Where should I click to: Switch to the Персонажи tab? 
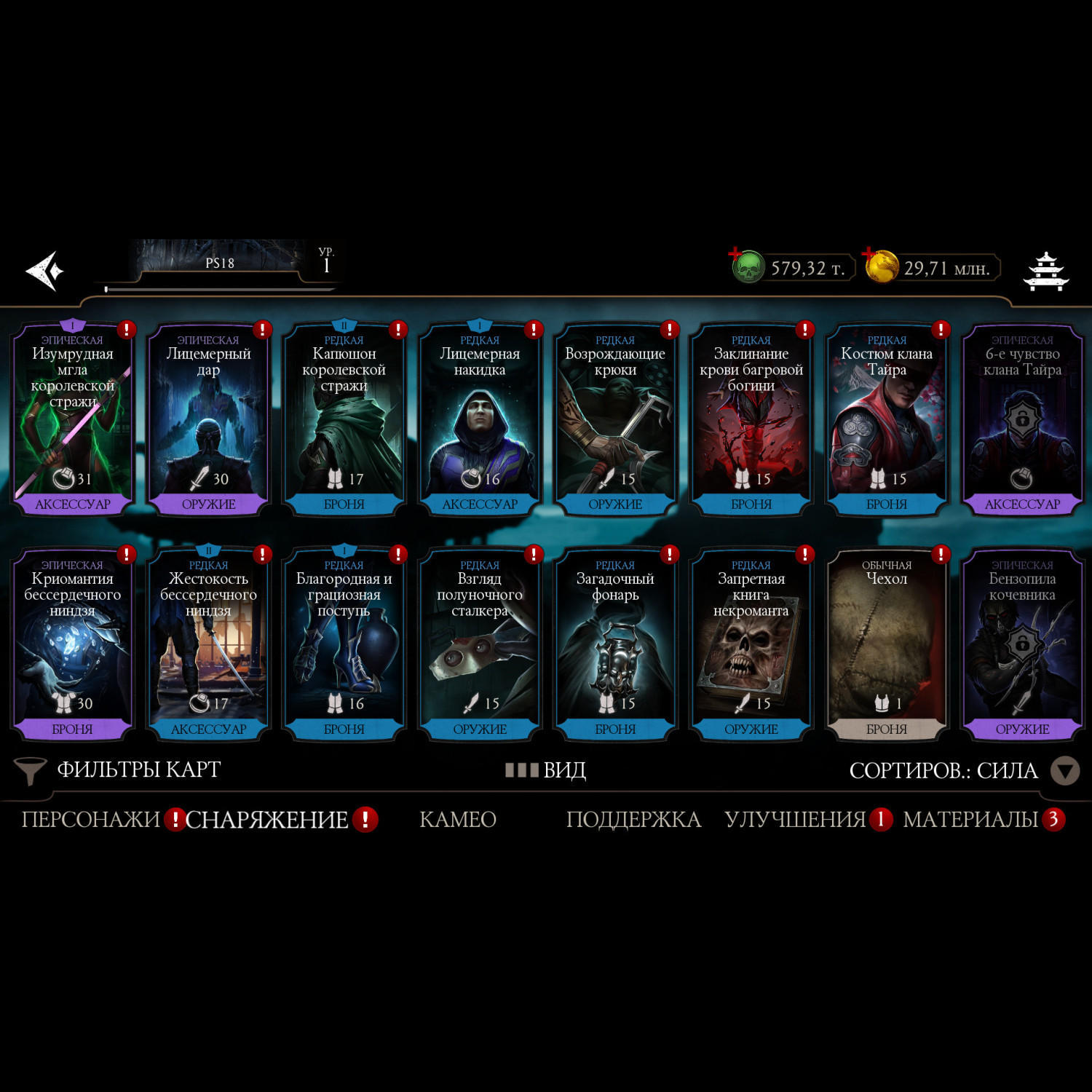pos(91,820)
